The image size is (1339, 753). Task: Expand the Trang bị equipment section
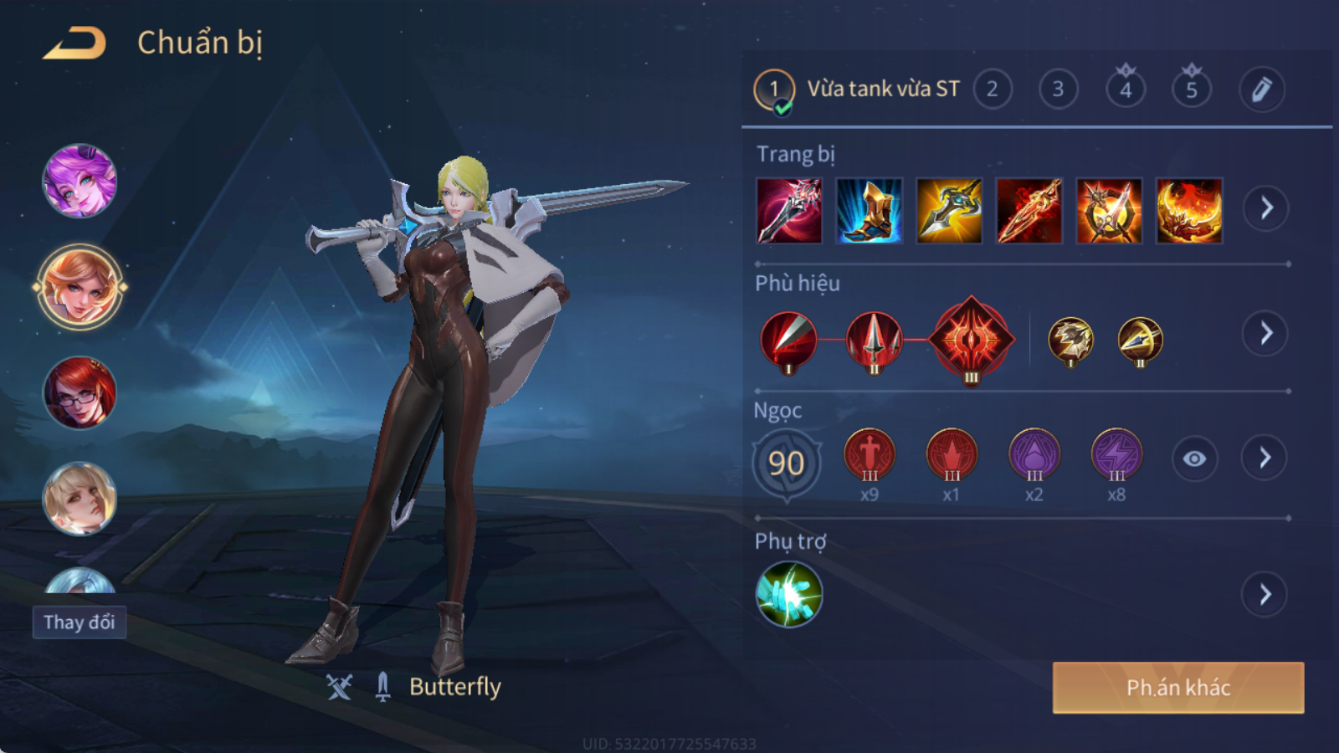pyautogui.click(x=1265, y=208)
